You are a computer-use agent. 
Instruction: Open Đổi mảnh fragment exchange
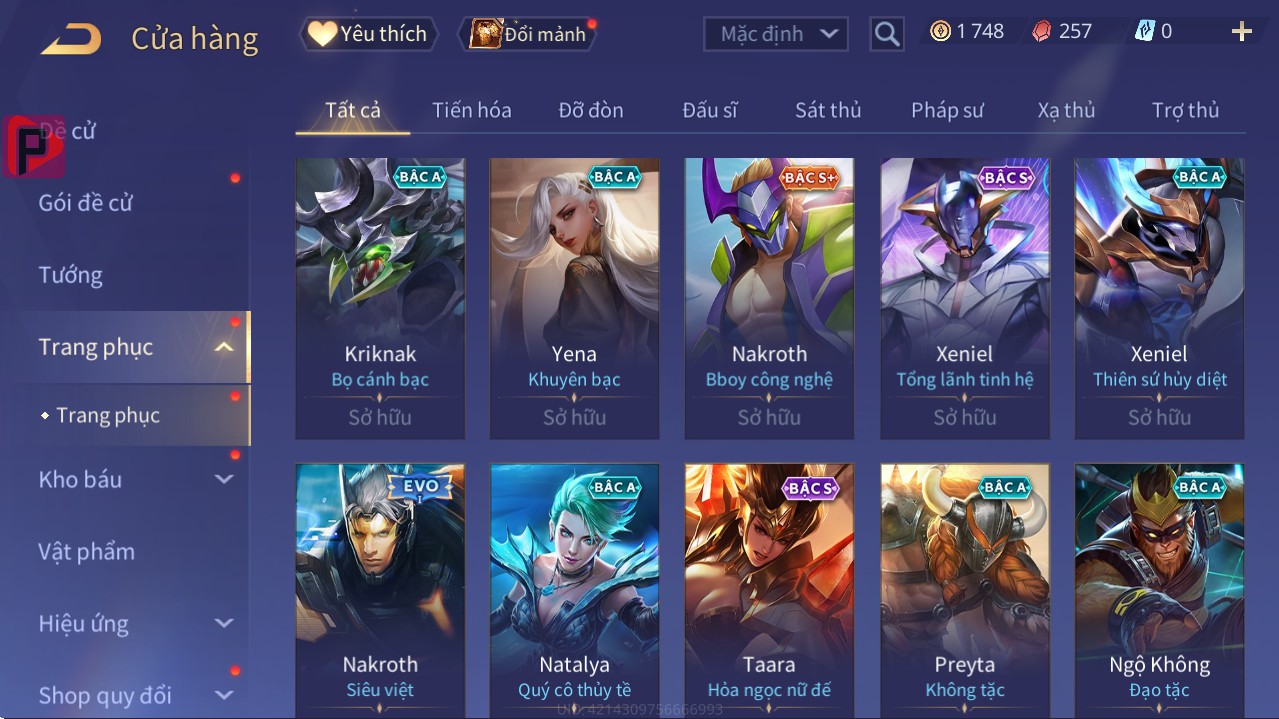click(x=529, y=34)
